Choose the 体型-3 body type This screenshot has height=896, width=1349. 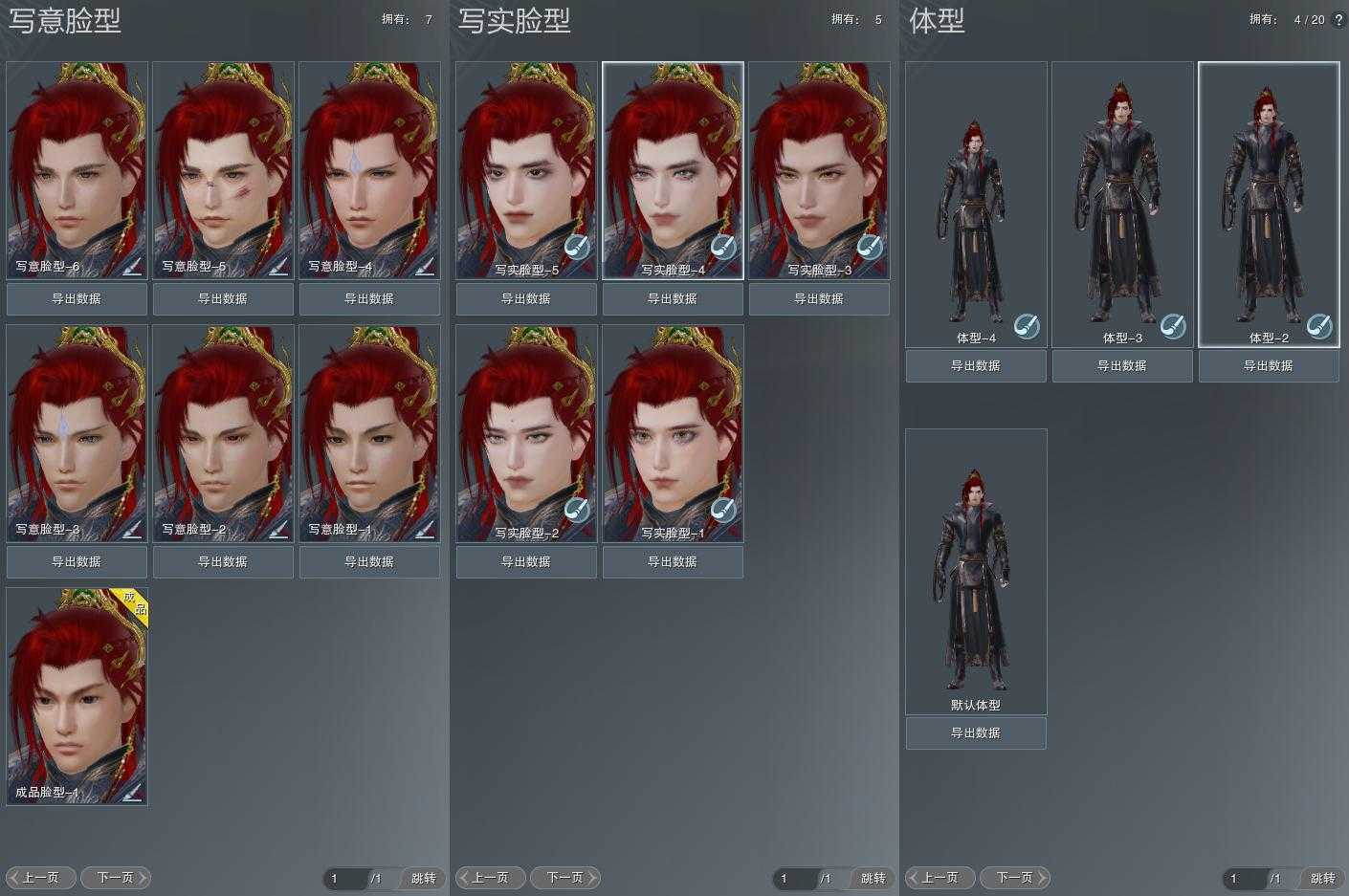[x=1122, y=204]
